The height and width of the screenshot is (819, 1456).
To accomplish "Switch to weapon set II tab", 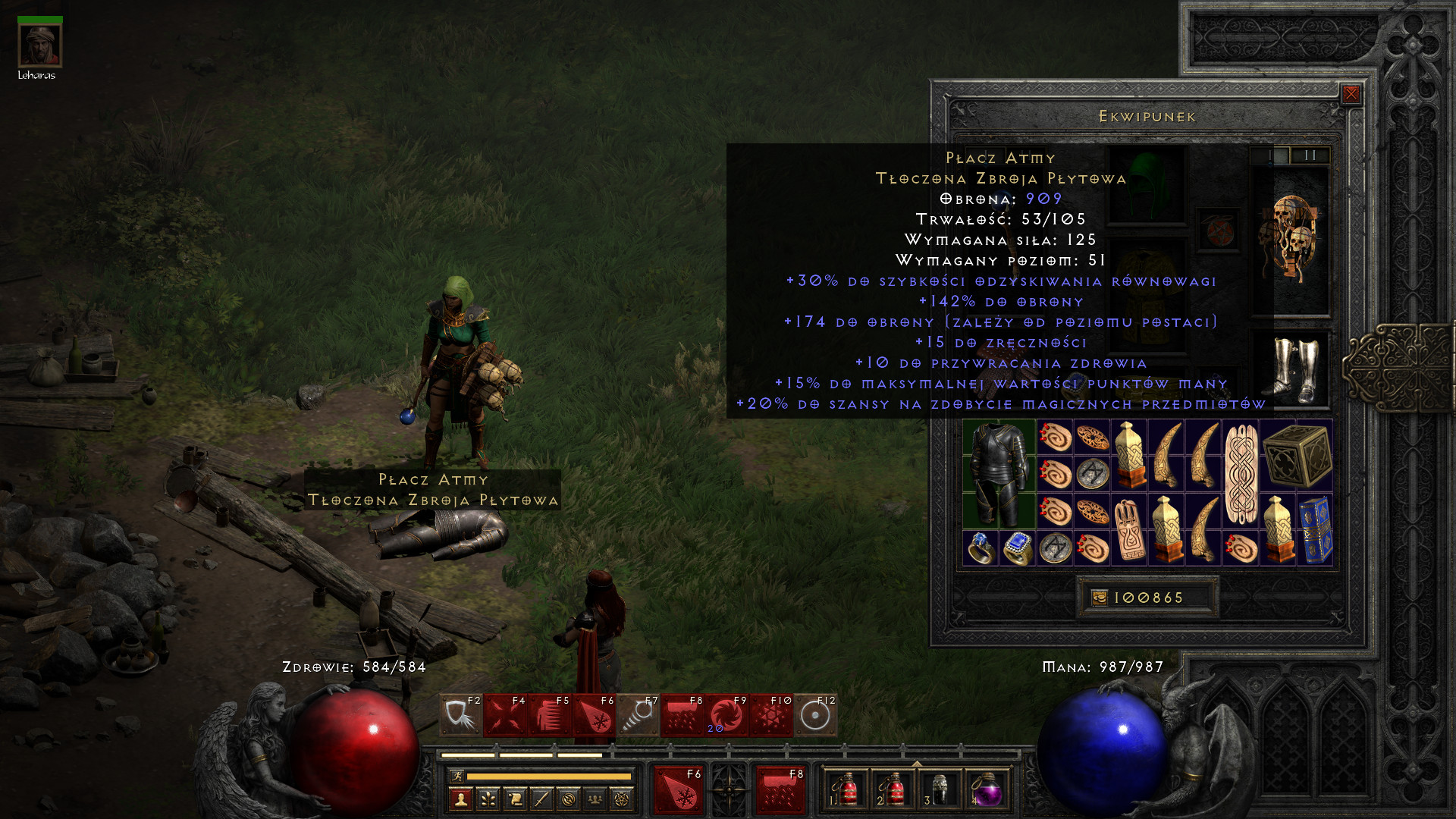I will pos(1310,155).
